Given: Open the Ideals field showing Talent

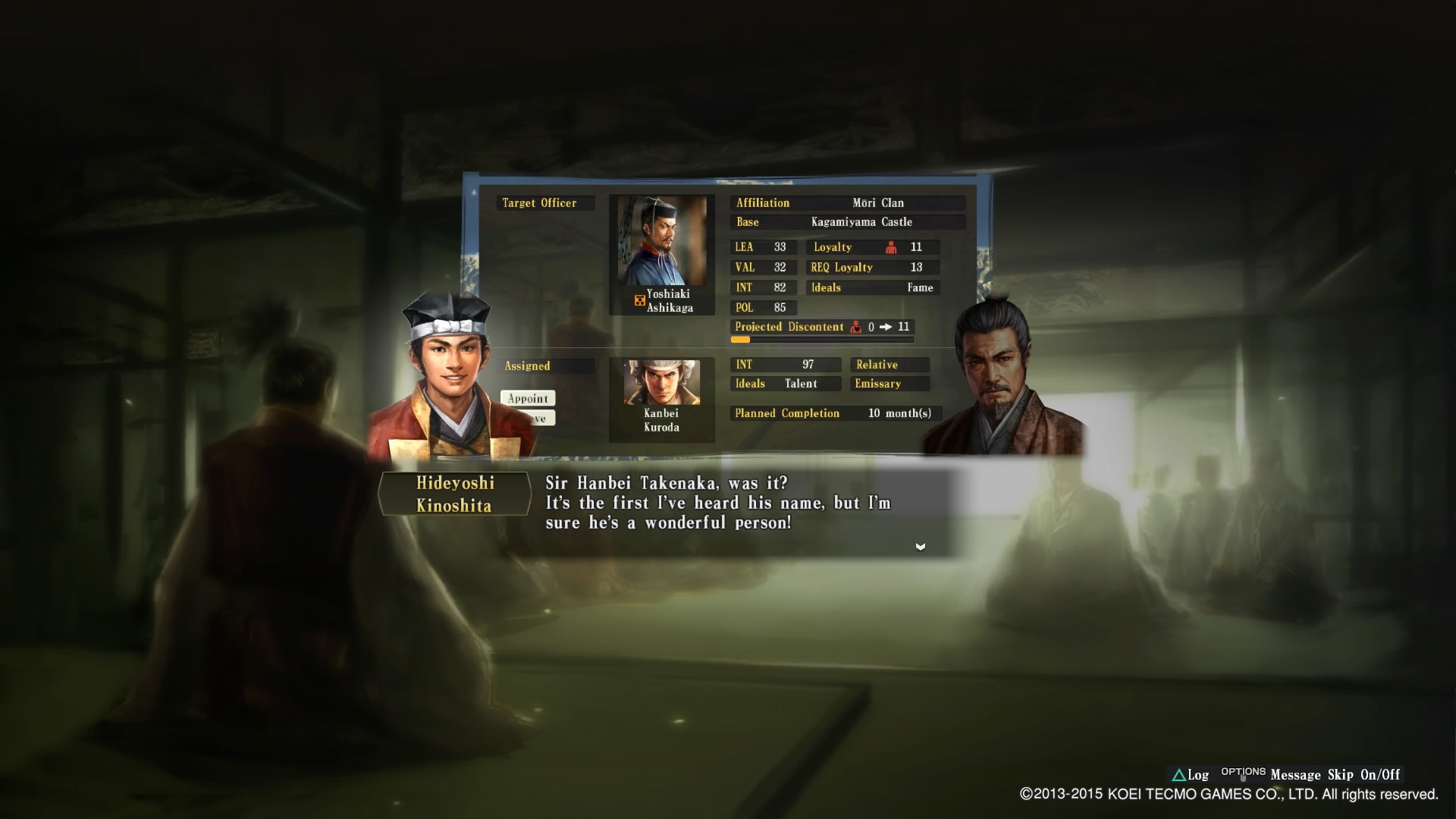Looking at the screenshot, I should click(785, 384).
